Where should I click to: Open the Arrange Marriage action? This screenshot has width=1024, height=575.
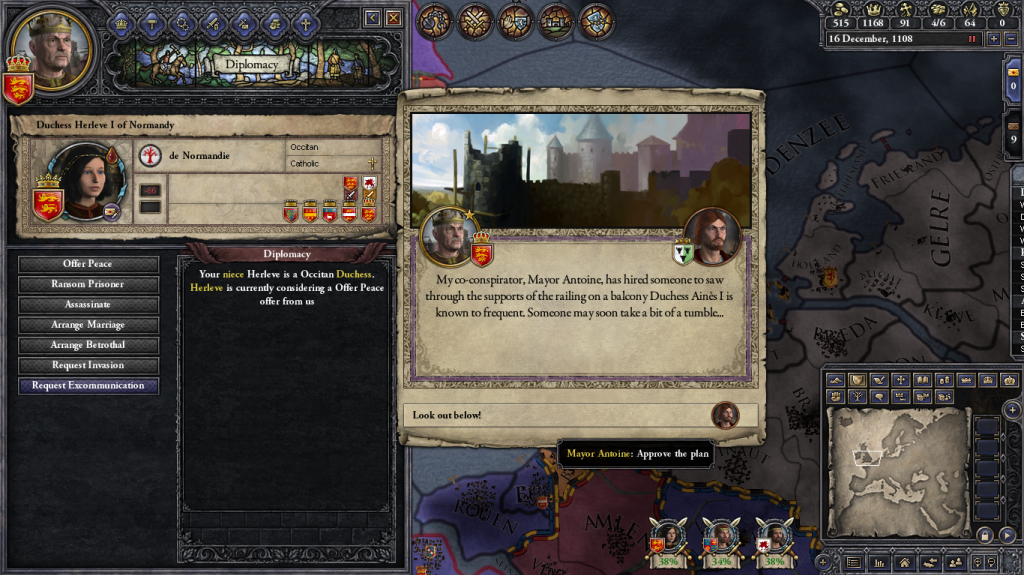pyautogui.click(x=88, y=325)
